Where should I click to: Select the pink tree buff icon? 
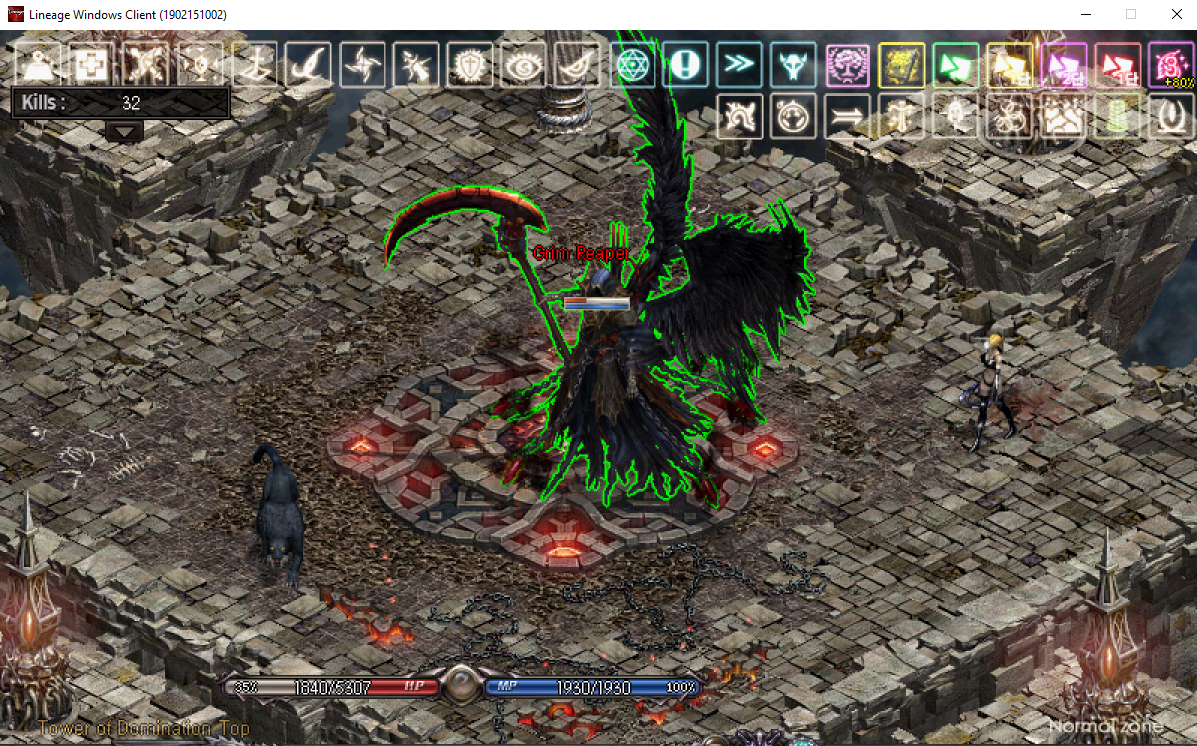click(x=848, y=65)
